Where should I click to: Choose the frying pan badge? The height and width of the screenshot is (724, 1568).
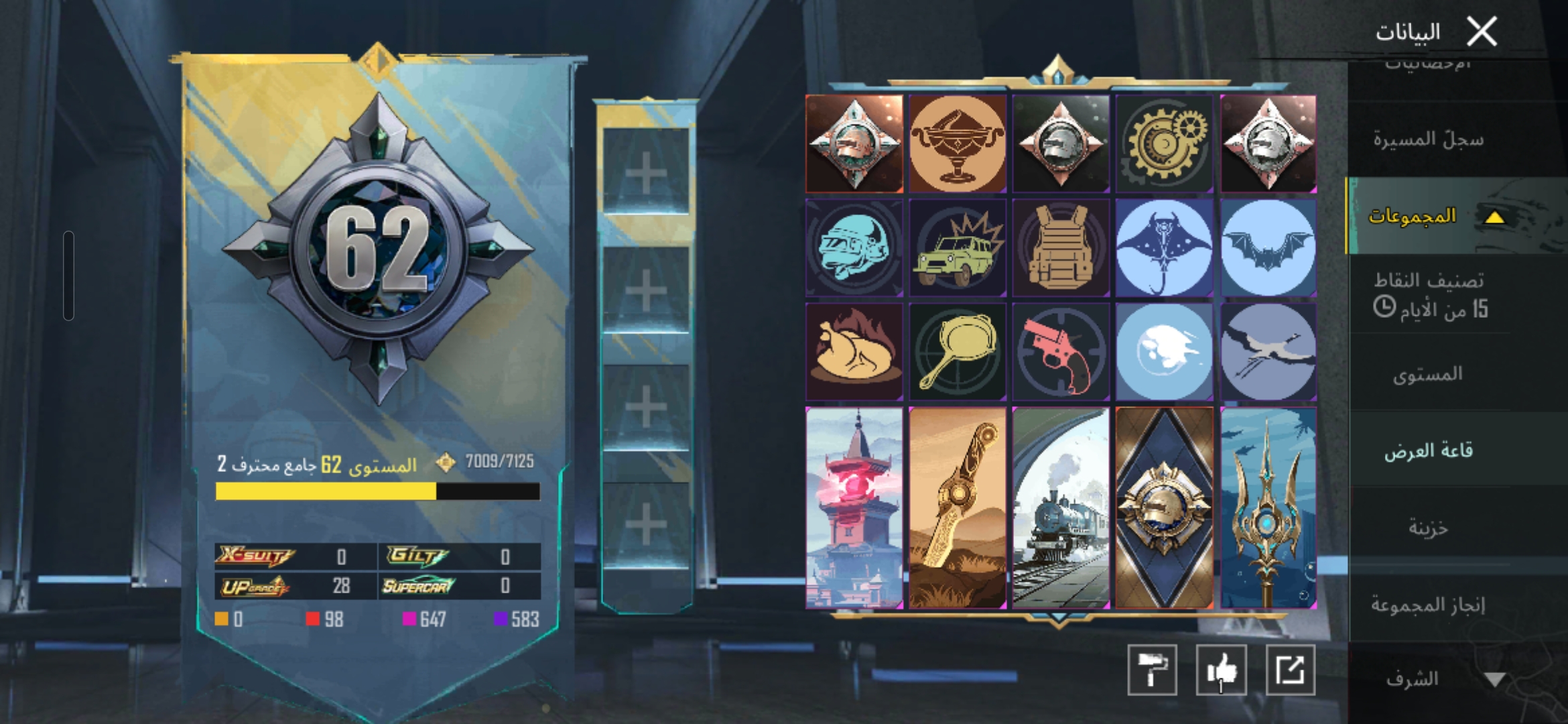pos(958,351)
